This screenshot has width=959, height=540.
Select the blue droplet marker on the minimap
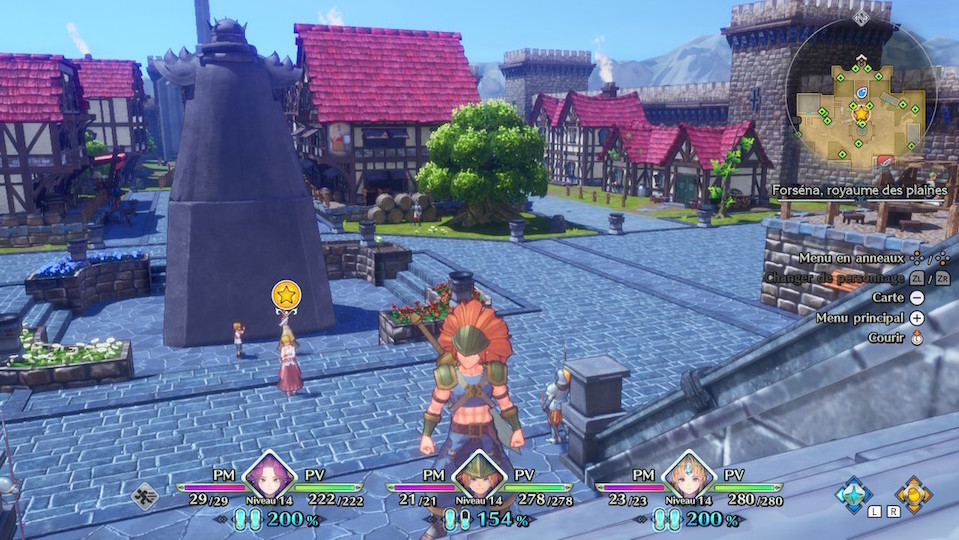click(862, 93)
